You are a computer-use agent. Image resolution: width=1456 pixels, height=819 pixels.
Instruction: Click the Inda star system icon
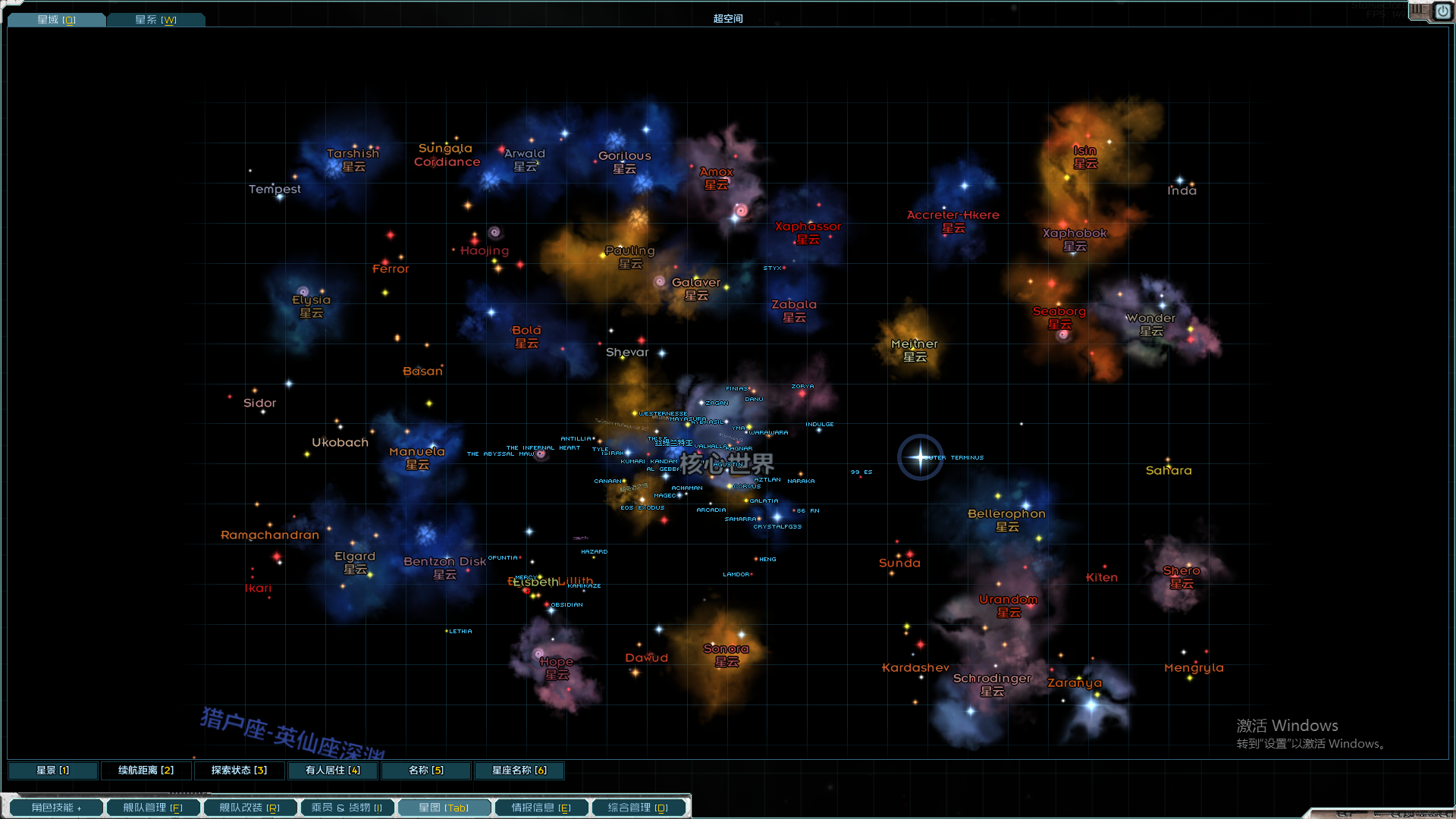coord(1182,190)
